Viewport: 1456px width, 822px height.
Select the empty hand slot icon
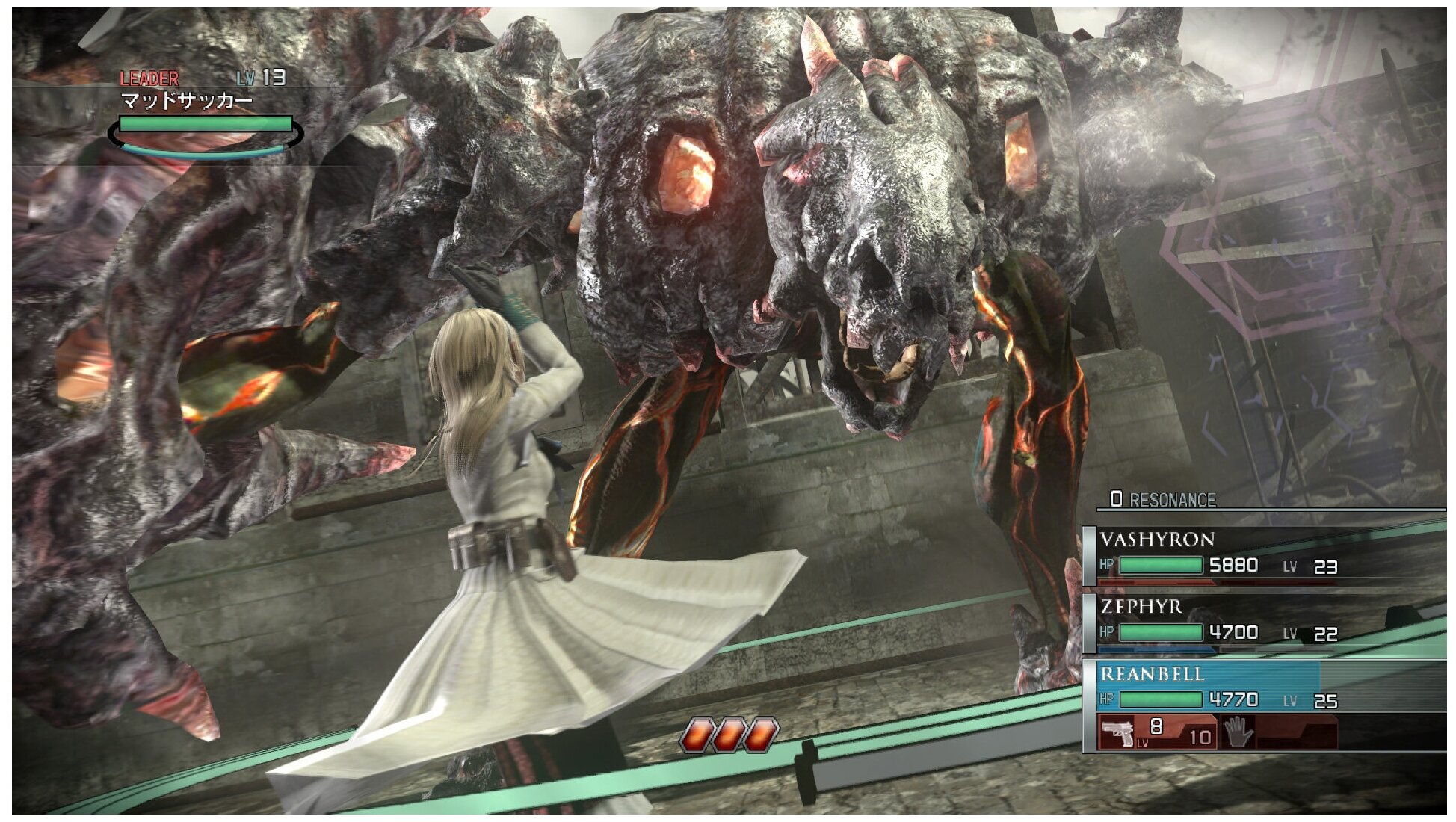(x=1238, y=732)
